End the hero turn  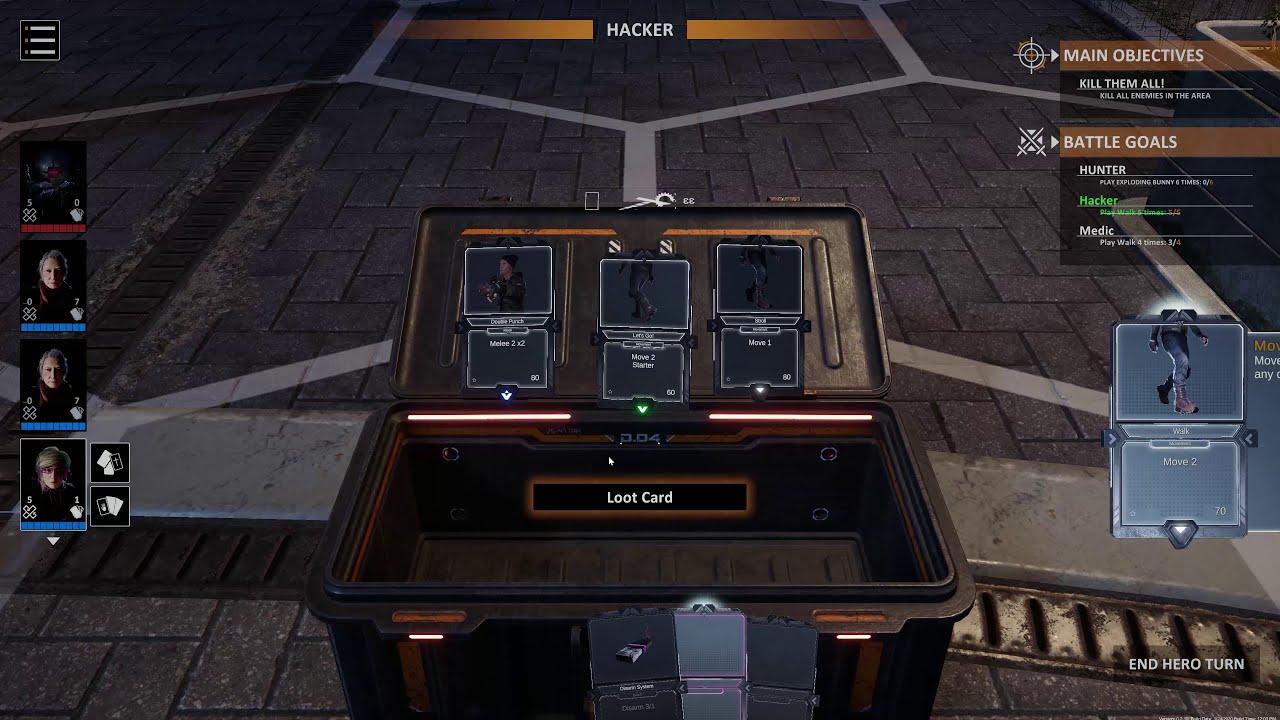(x=1186, y=664)
